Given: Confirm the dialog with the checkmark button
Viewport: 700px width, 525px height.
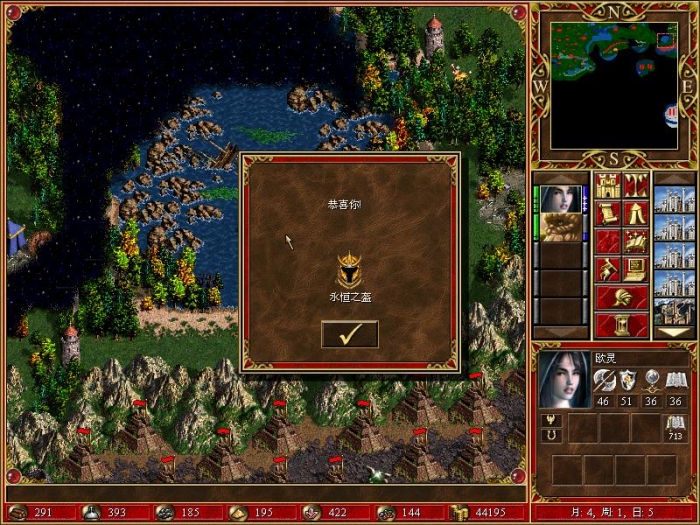Looking at the screenshot, I should 349,334.
